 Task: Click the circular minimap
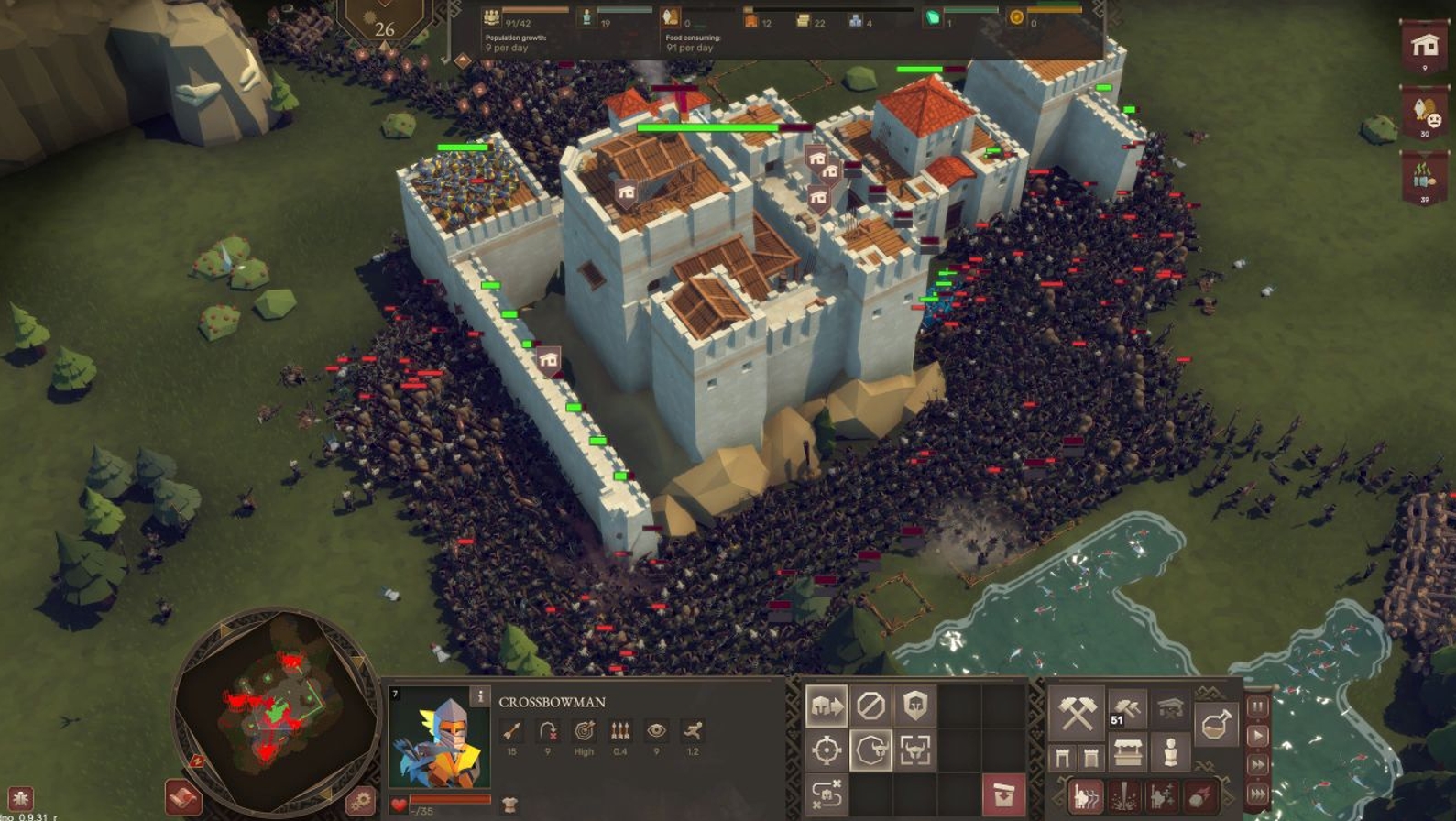click(x=276, y=710)
